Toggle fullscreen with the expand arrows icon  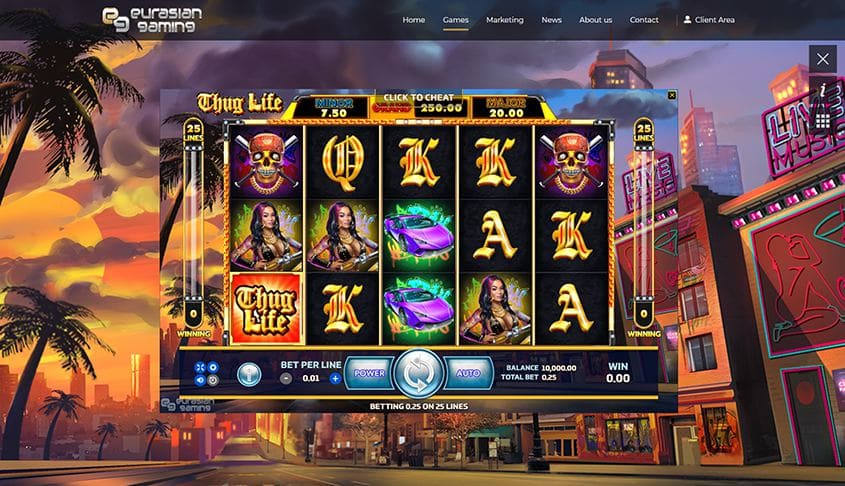click(x=200, y=367)
